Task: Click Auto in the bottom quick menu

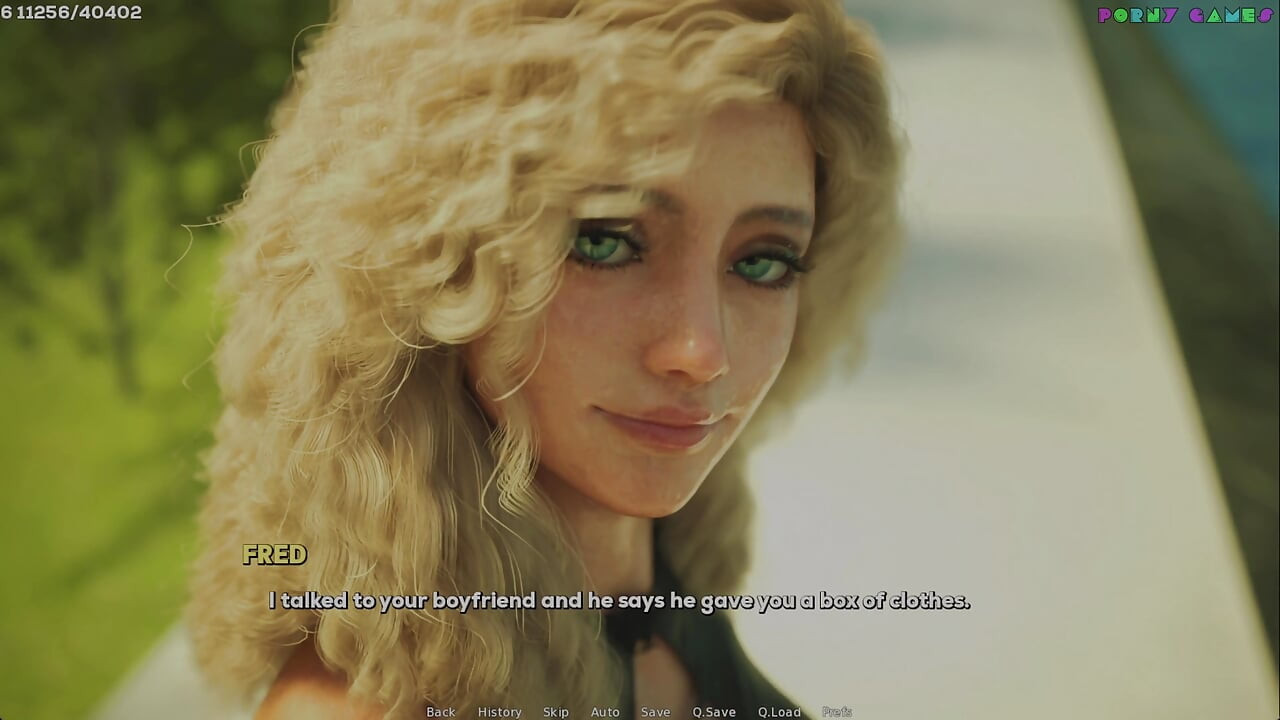Action: tap(605, 712)
